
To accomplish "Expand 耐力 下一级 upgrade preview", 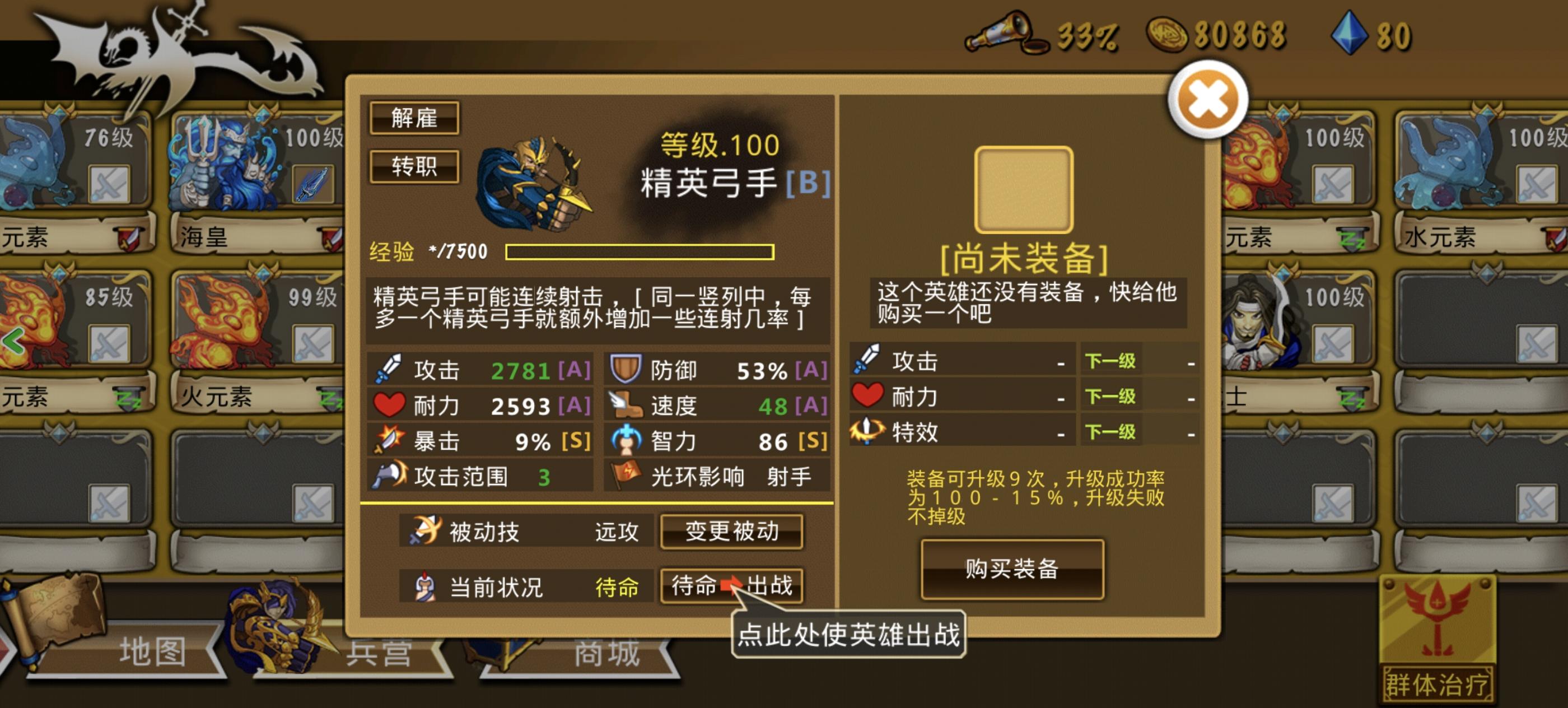I will pyautogui.click(x=1110, y=397).
